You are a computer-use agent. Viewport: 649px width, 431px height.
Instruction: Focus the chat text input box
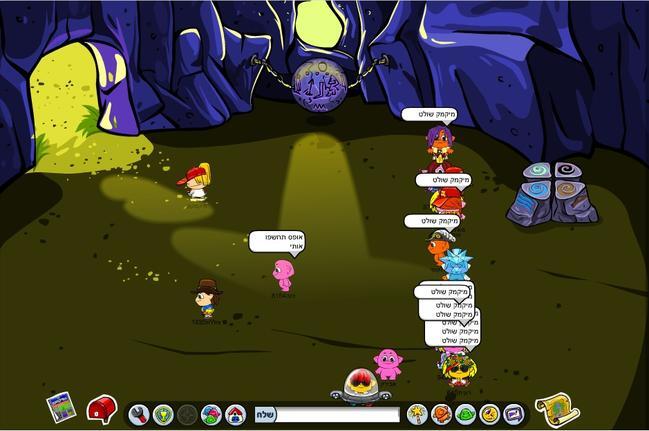click(337, 413)
